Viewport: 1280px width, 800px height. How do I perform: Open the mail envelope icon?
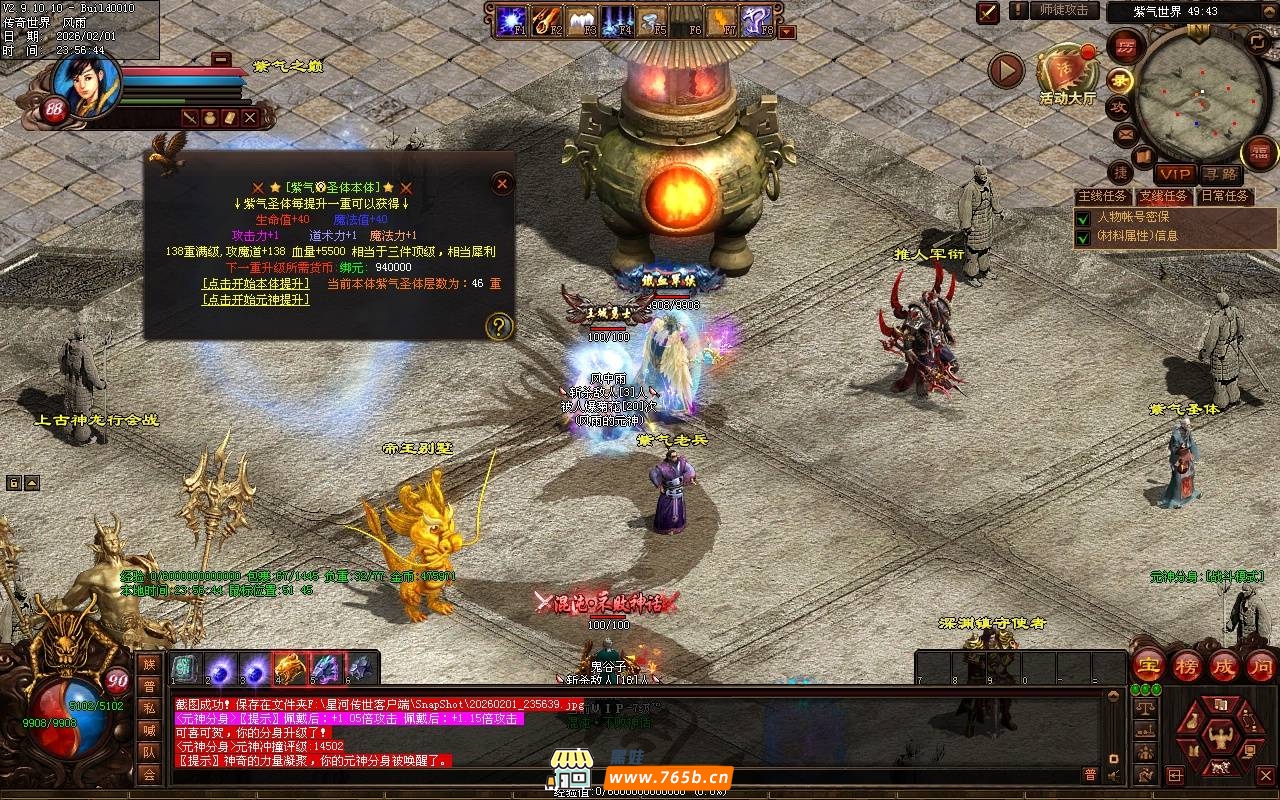[1126, 134]
